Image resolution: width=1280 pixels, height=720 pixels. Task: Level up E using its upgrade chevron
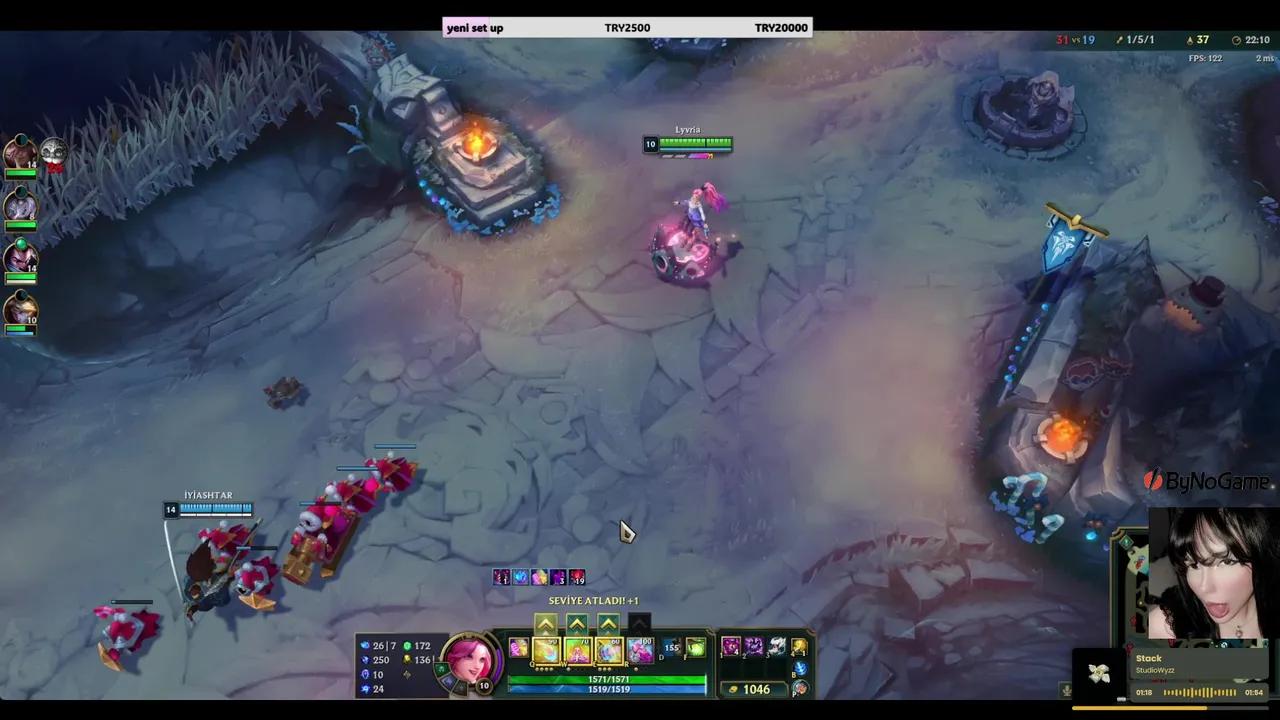pos(609,624)
